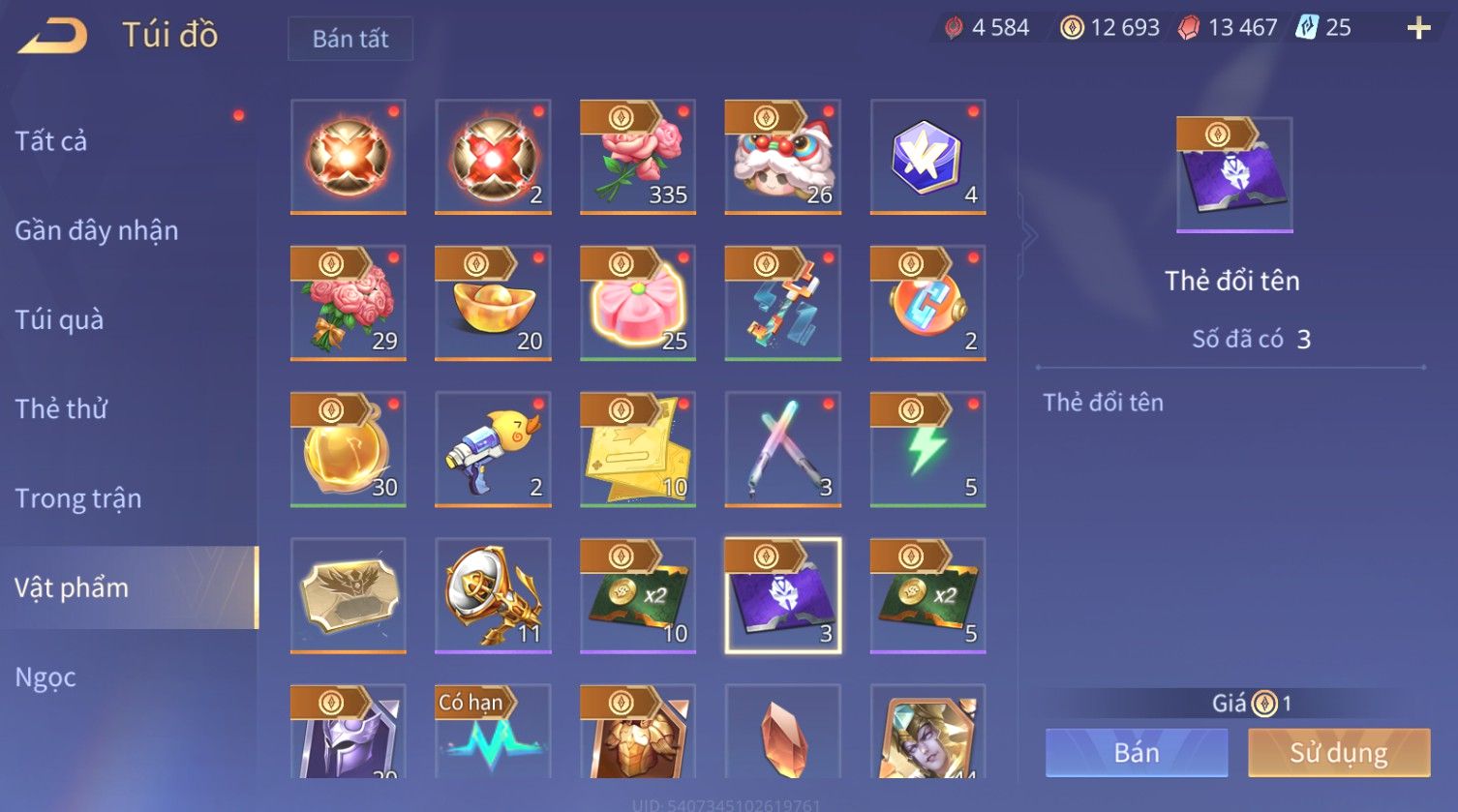Go back using the return arrow
The image size is (1458, 812).
(x=53, y=37)
